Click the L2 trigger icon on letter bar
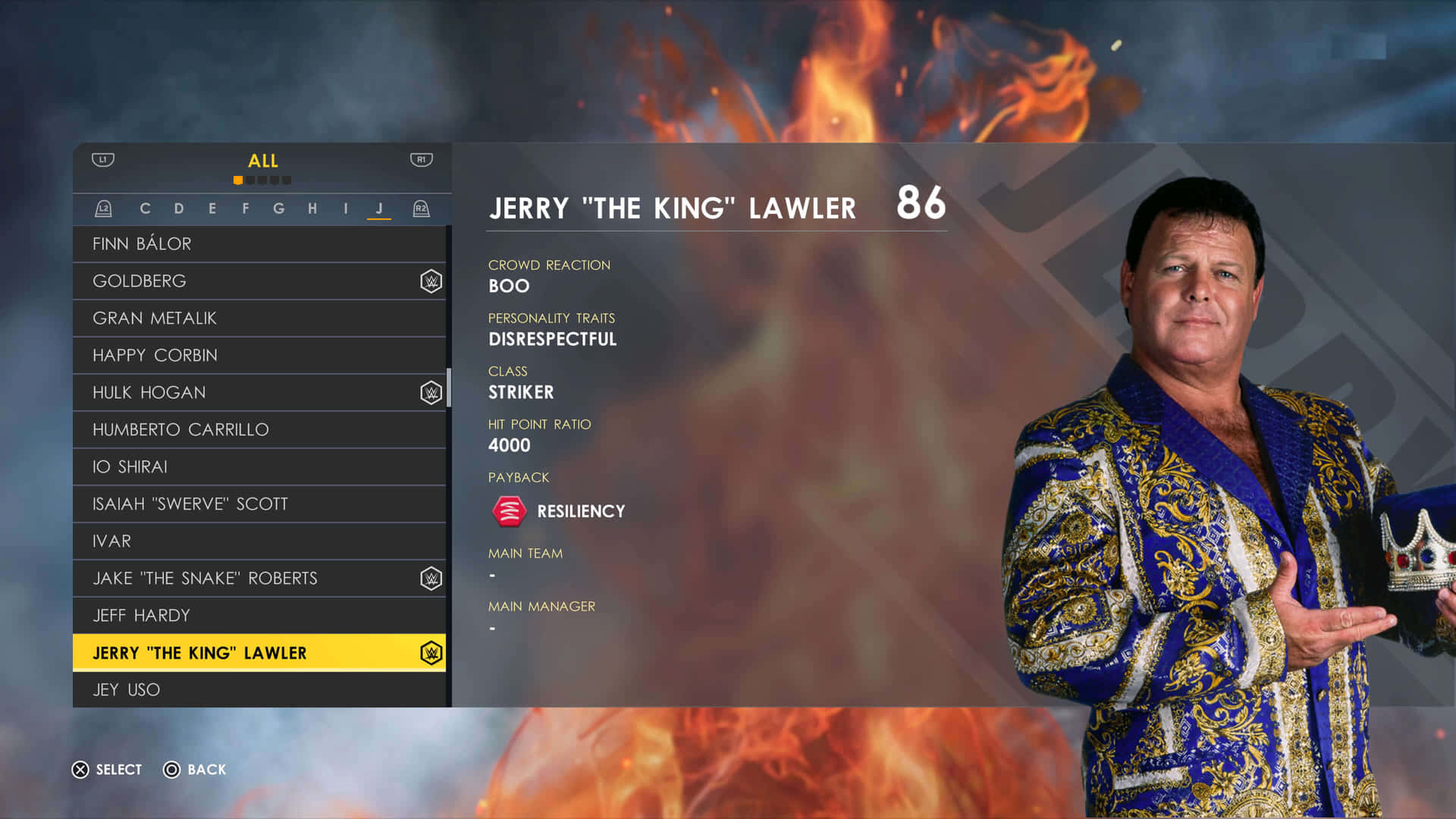This screenshot has height=819, width=1456. point(104,208)
